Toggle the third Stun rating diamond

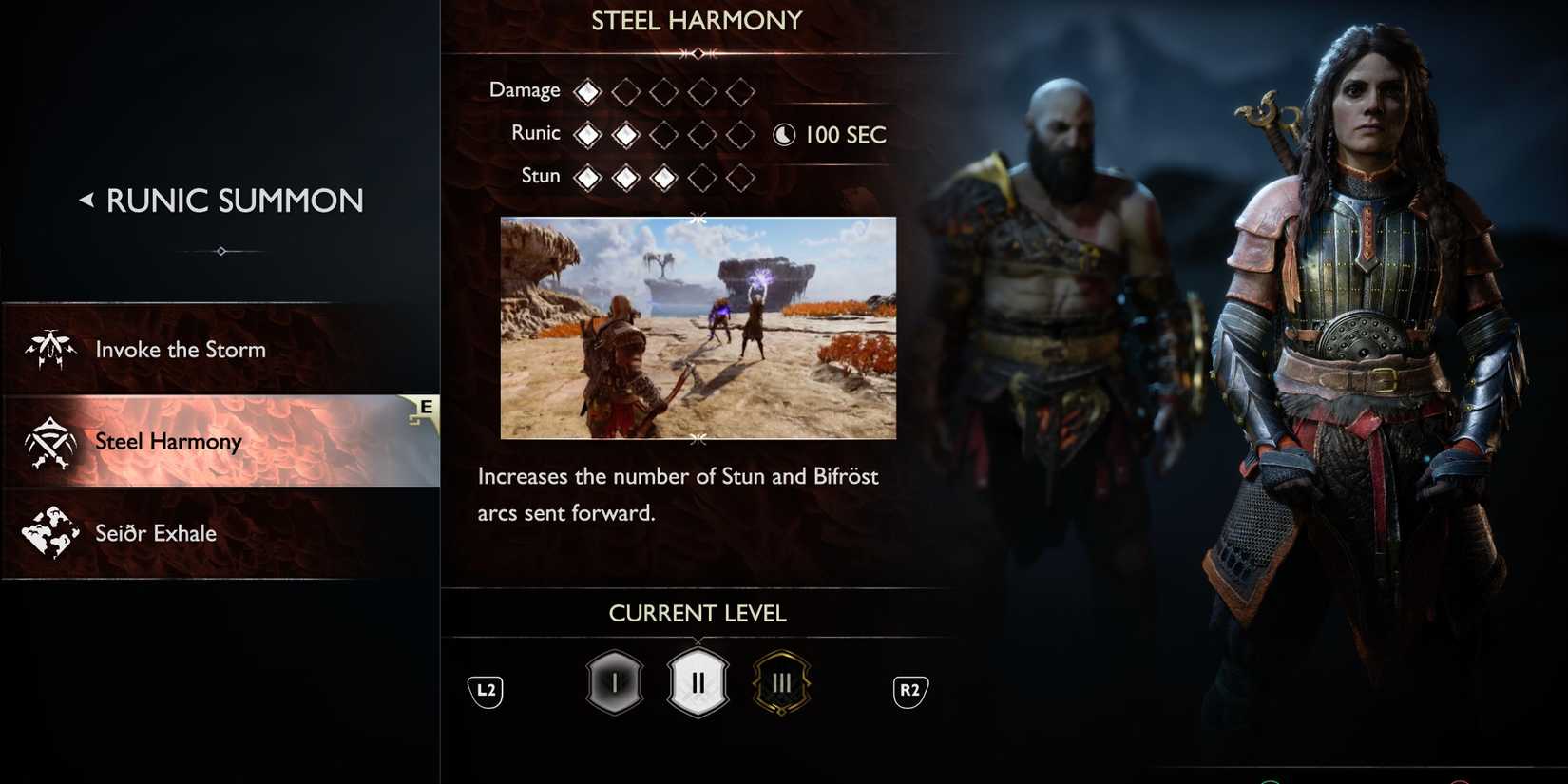[663, 177]
